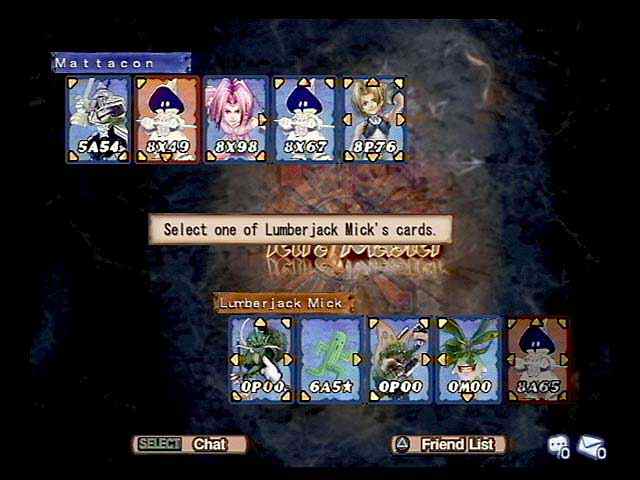The height and width of the screenshot is (480, 640).
Task: Select Lumberjack Mick's cactuar card 6A5★
Action: click(x=331, y=359)
